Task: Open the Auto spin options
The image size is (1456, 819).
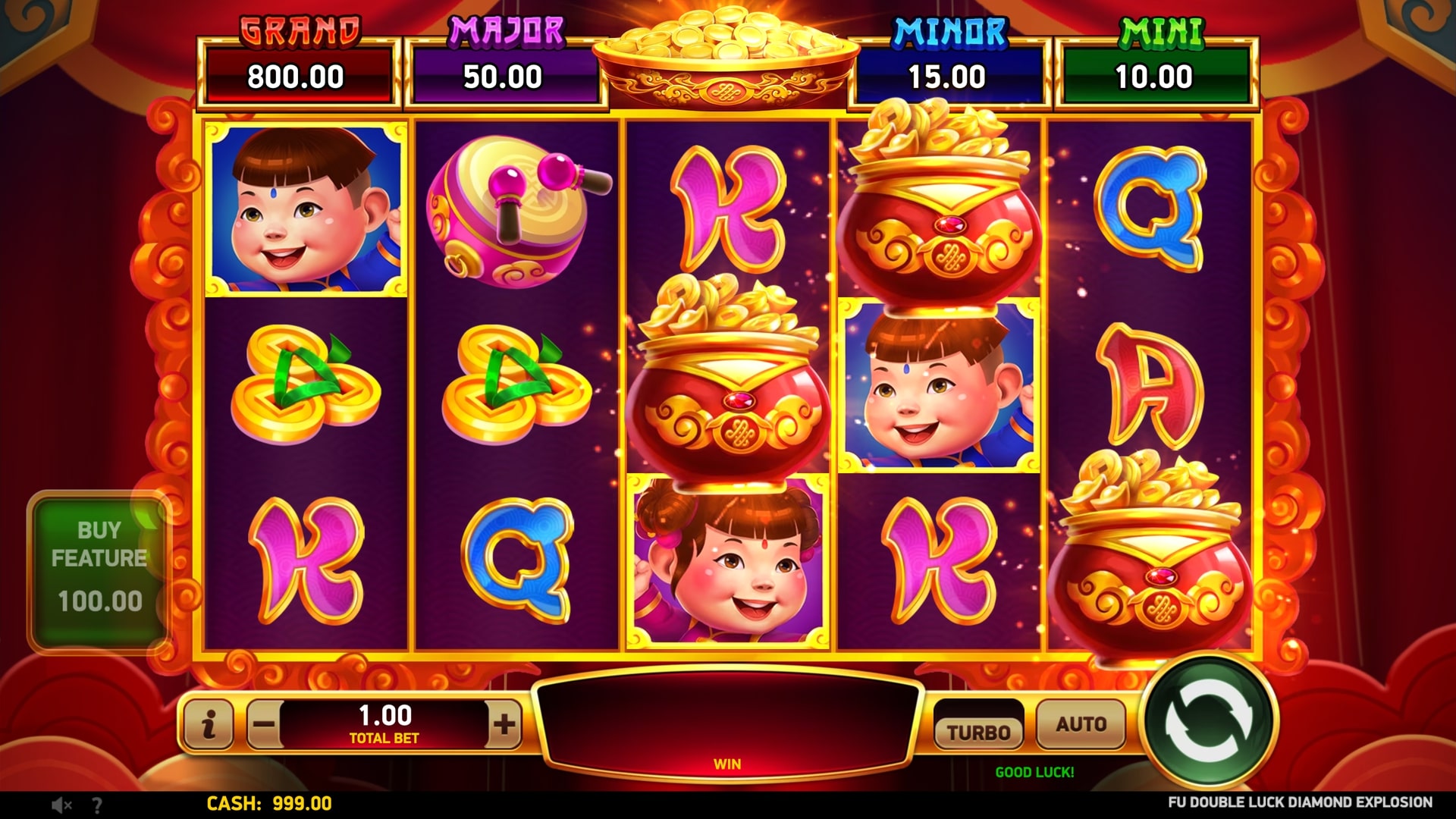Action: pos(1081,724)
